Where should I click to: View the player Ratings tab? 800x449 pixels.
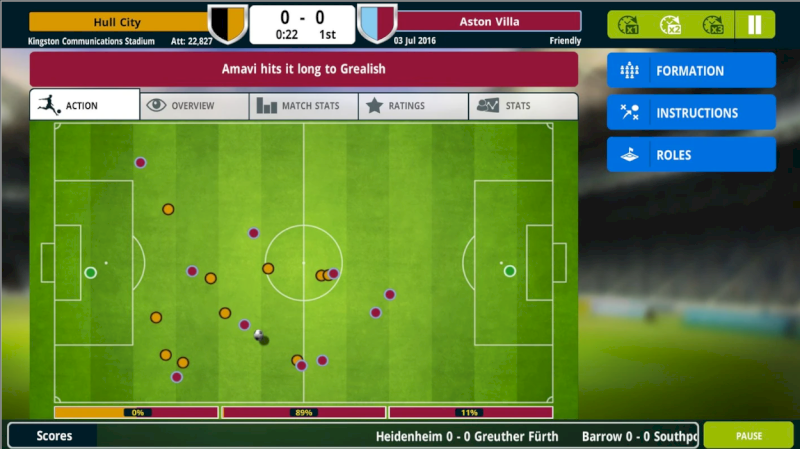tap(413, 106)
